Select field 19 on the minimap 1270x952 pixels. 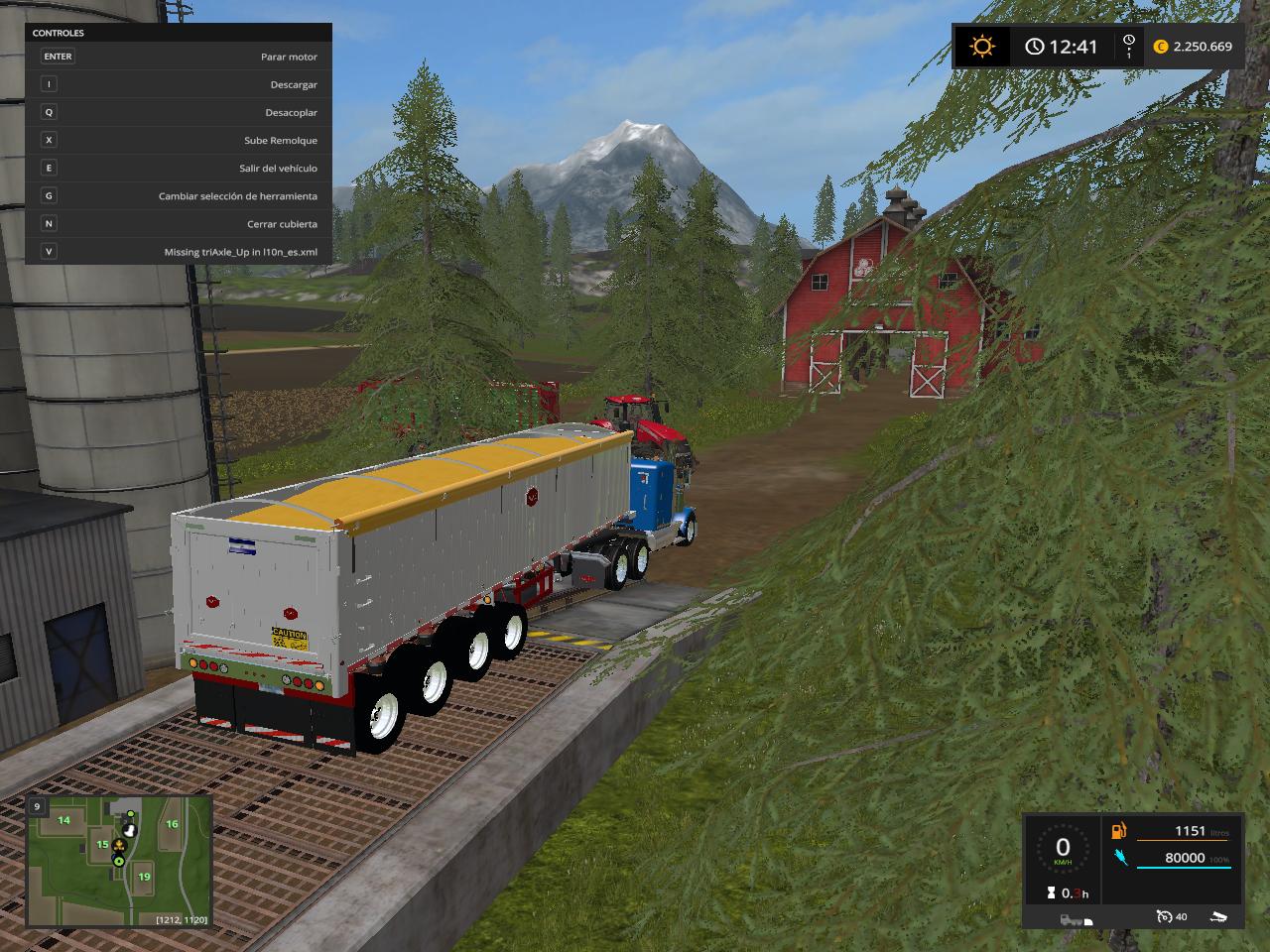click(144, 877)
